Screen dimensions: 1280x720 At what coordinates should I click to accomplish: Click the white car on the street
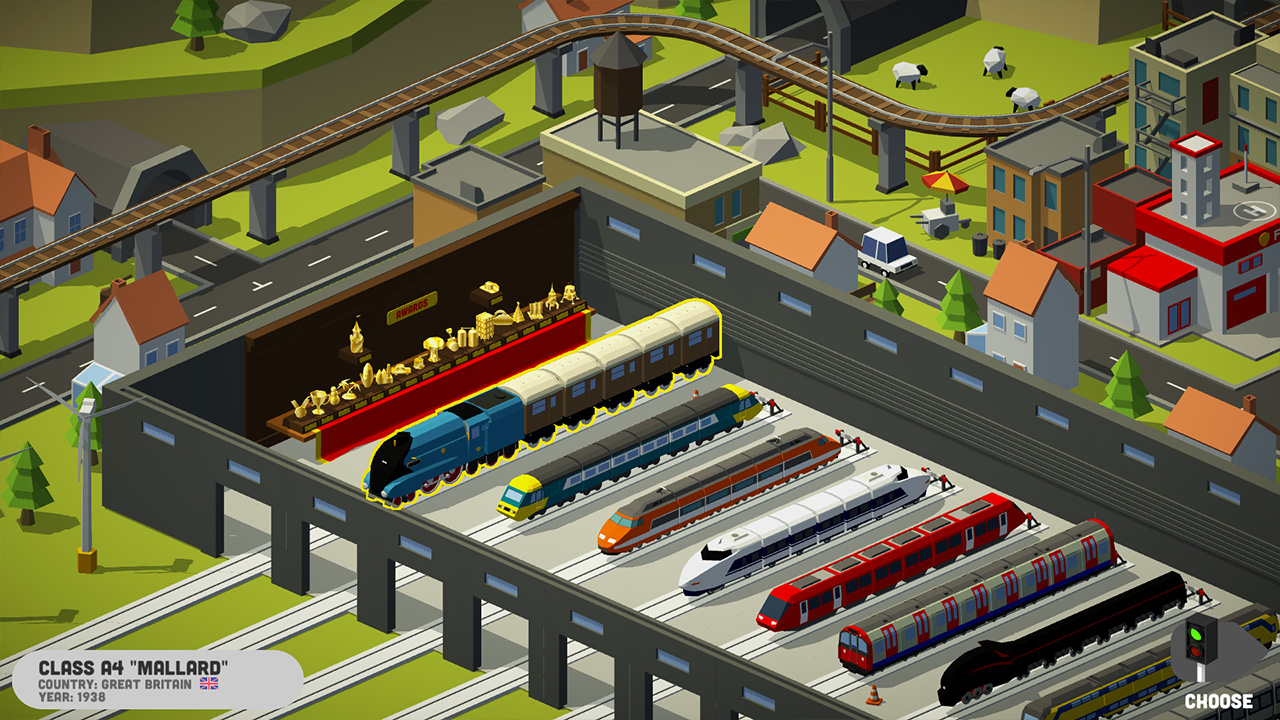[885, 255]
